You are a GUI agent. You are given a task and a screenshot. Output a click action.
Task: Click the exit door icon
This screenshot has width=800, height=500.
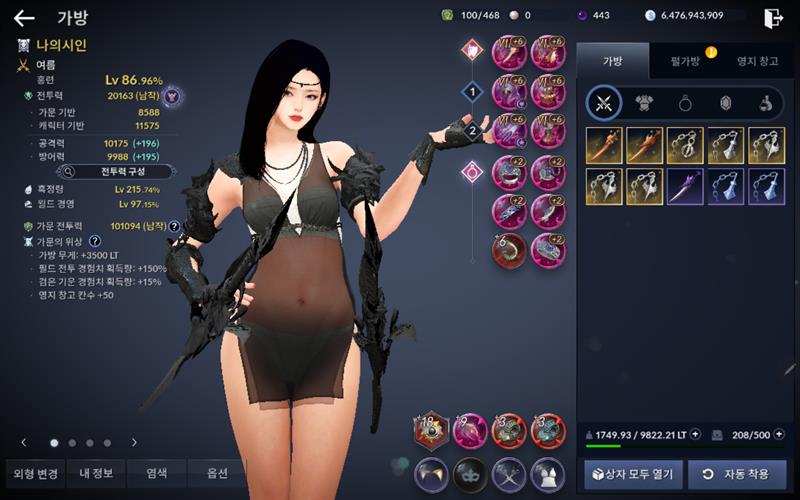773,17
